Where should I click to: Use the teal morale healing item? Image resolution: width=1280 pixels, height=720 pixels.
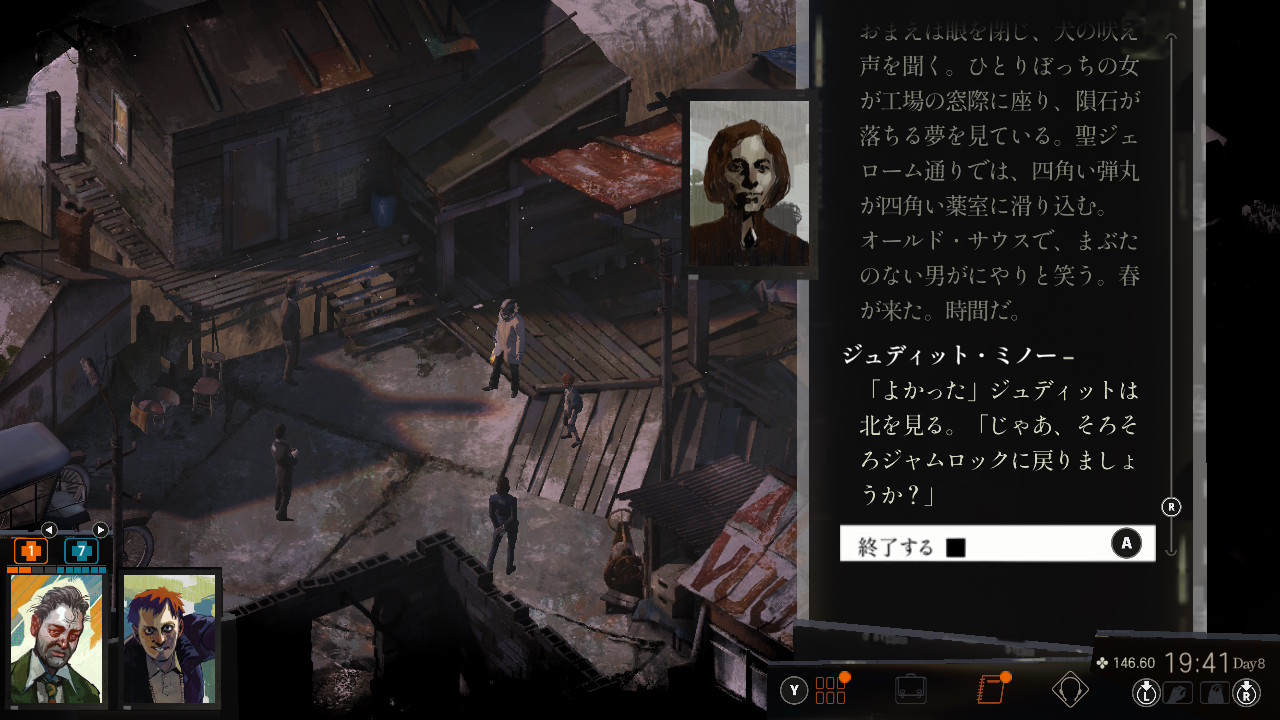pyautogui.click(x=81, y=551)
